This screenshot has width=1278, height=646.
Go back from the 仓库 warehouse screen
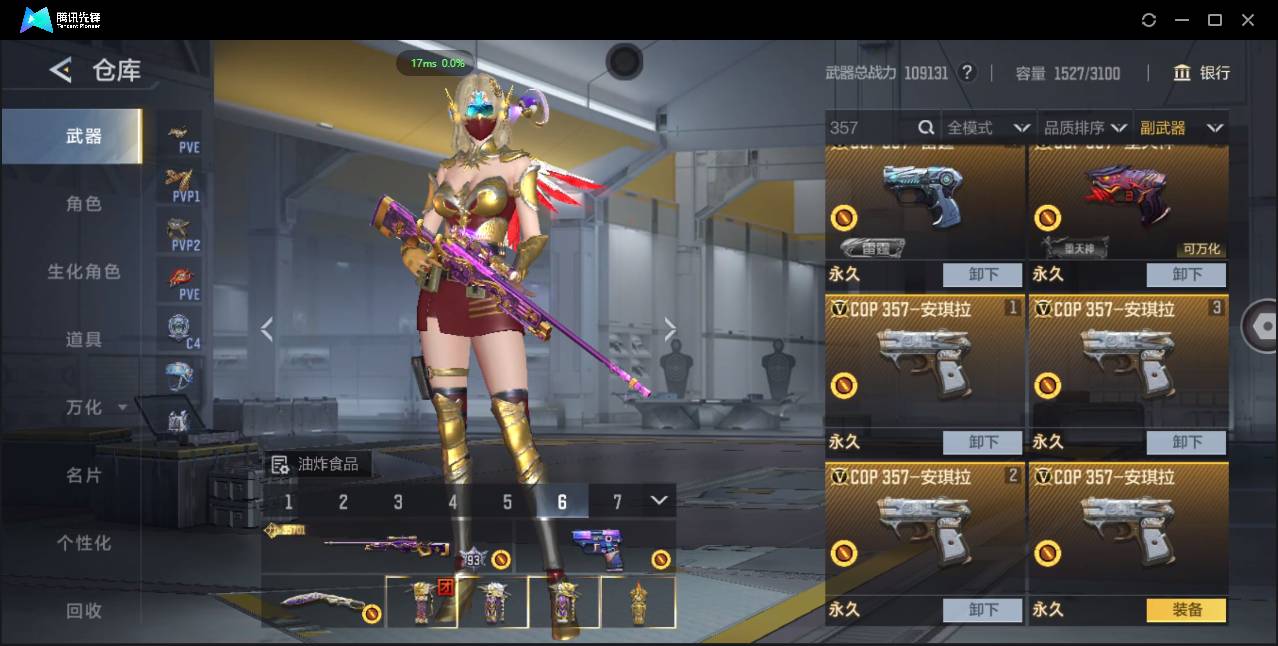pos(61,70)
